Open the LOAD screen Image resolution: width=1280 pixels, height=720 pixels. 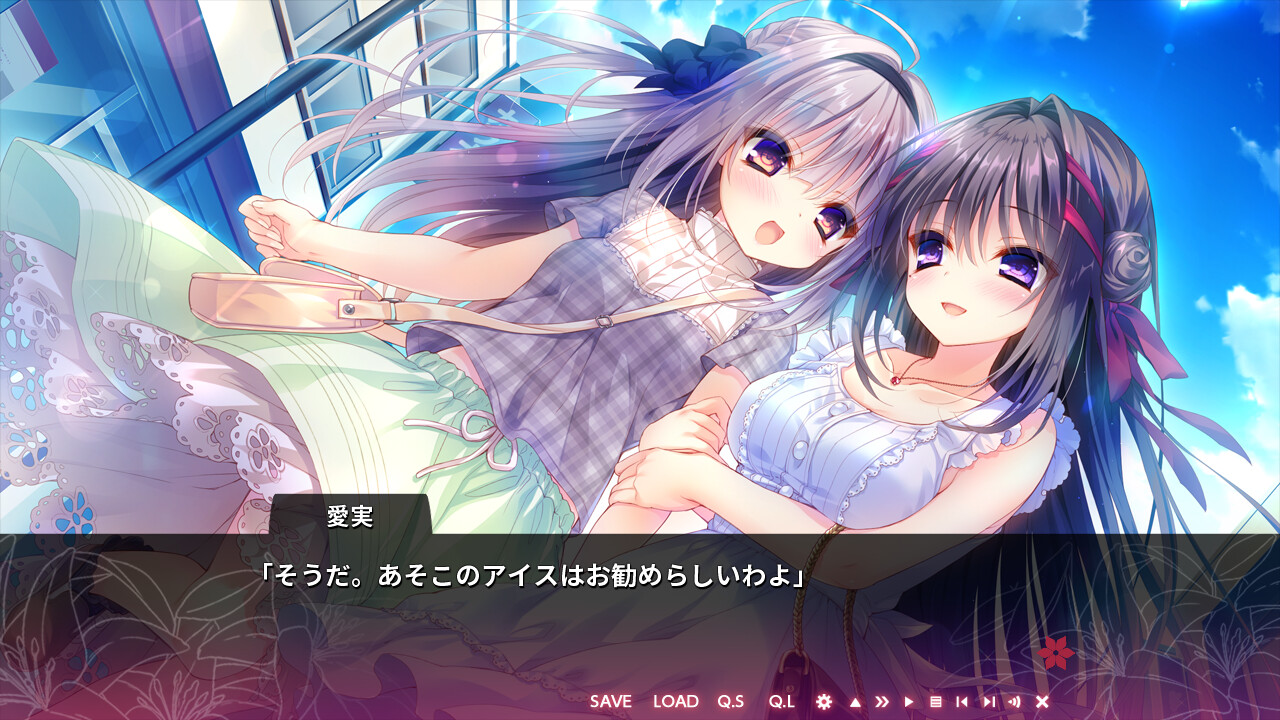tap(677, 702)
